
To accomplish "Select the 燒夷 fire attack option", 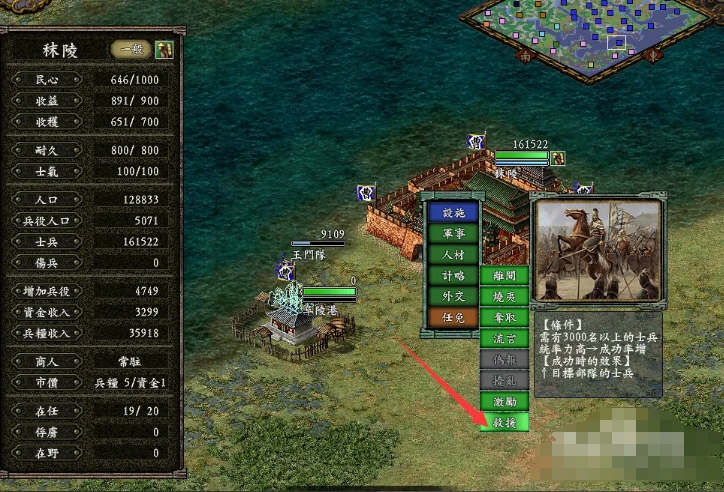I will click(504, 296).
